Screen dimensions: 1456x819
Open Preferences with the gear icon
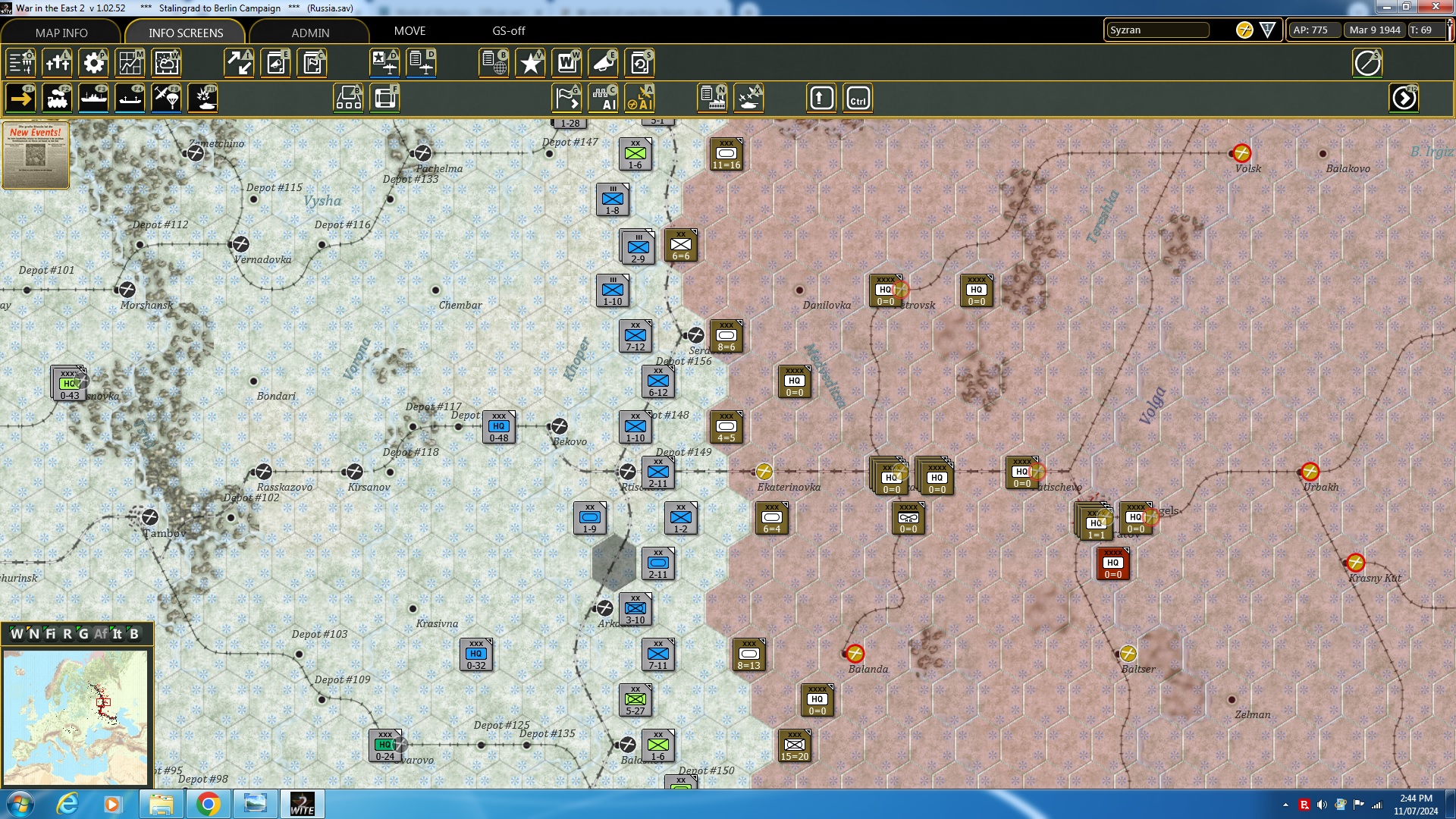tap(93, 63)
